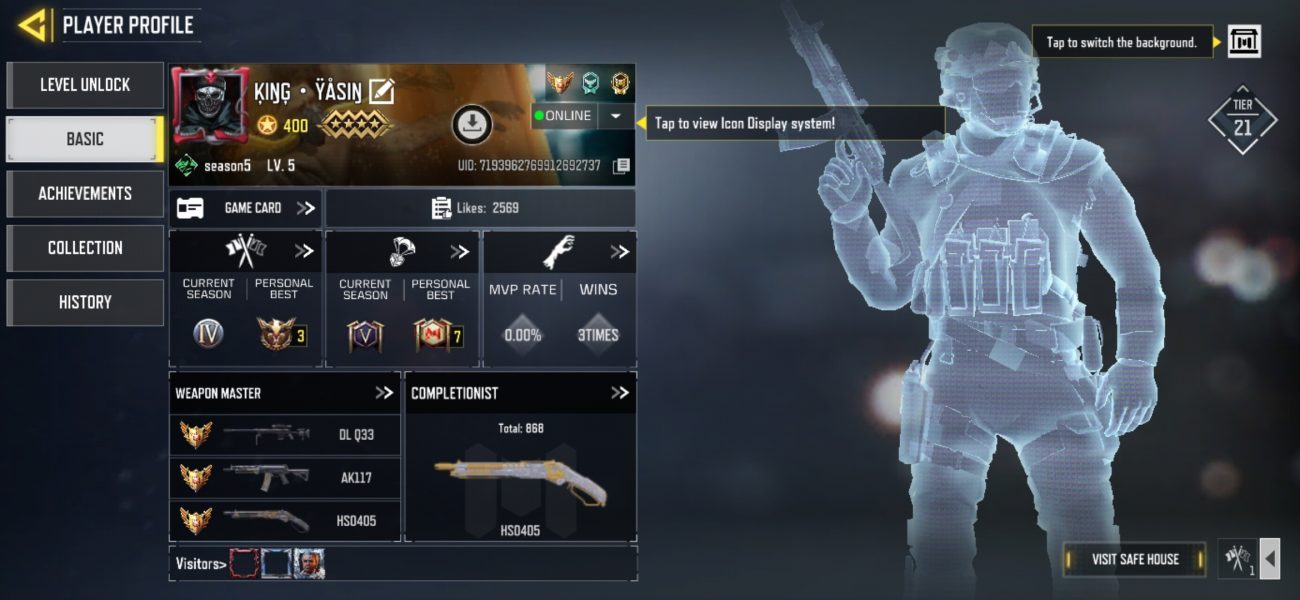Open the Online status dropdown arrow
The width and height of the screenshot is (1300, 600).
pos(615,116)
